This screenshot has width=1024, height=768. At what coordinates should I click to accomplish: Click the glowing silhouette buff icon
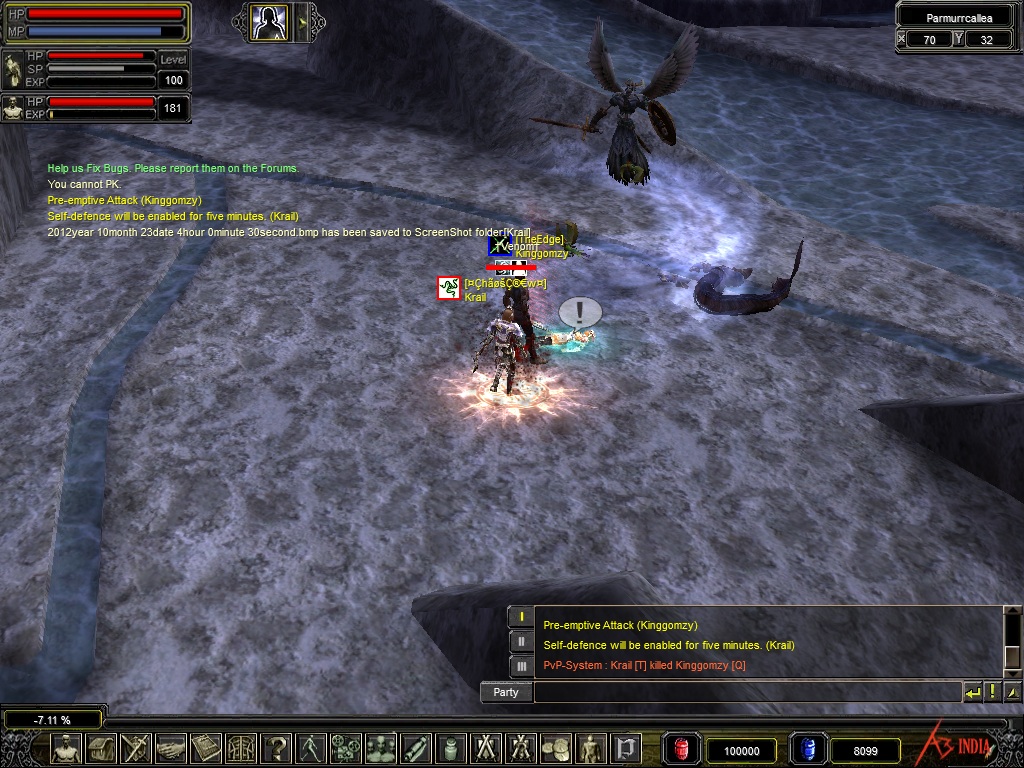[x=269, y=22]
